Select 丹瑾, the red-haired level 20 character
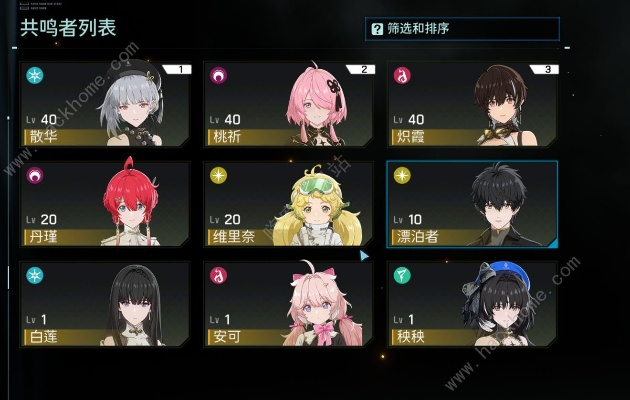This screenshot has width=630, height=400. (104, 204)
